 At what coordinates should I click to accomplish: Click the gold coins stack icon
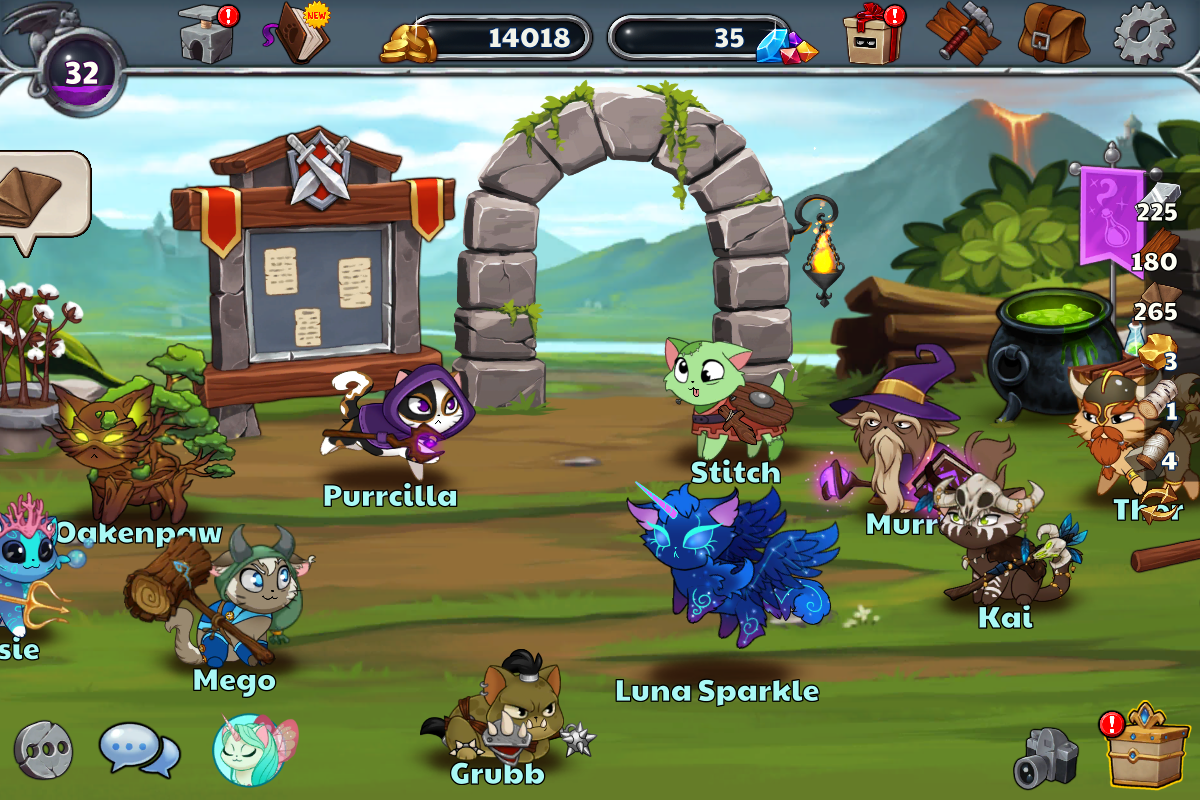409,42
